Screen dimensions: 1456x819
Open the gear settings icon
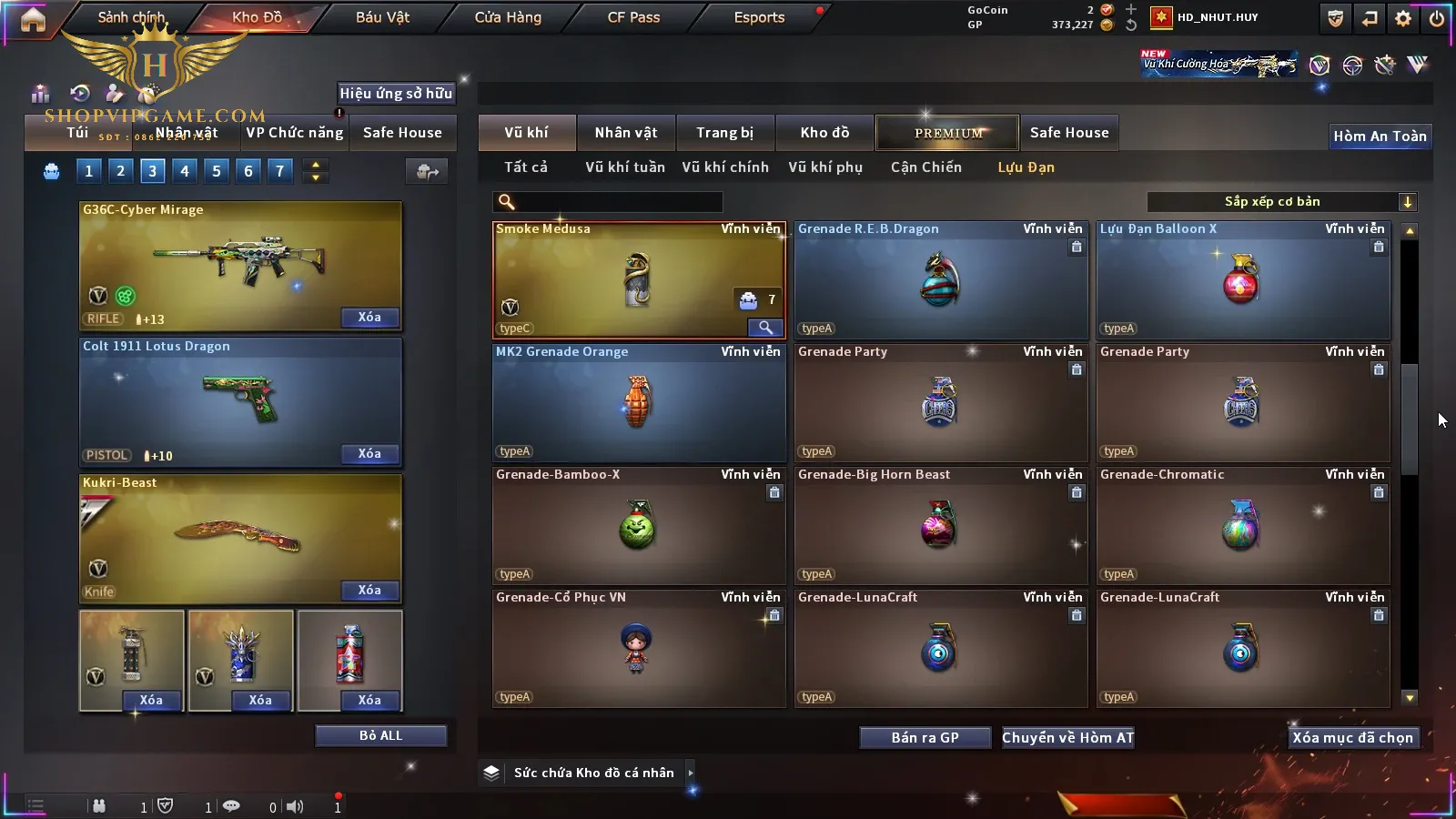[1403, 18]
